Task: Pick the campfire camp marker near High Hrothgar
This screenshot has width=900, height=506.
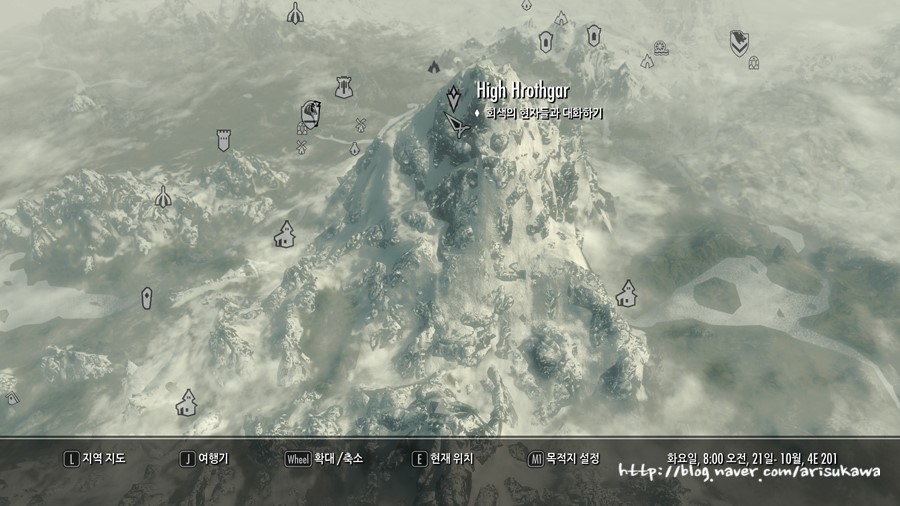Action: pyautogui.click(x=433, y=67)
